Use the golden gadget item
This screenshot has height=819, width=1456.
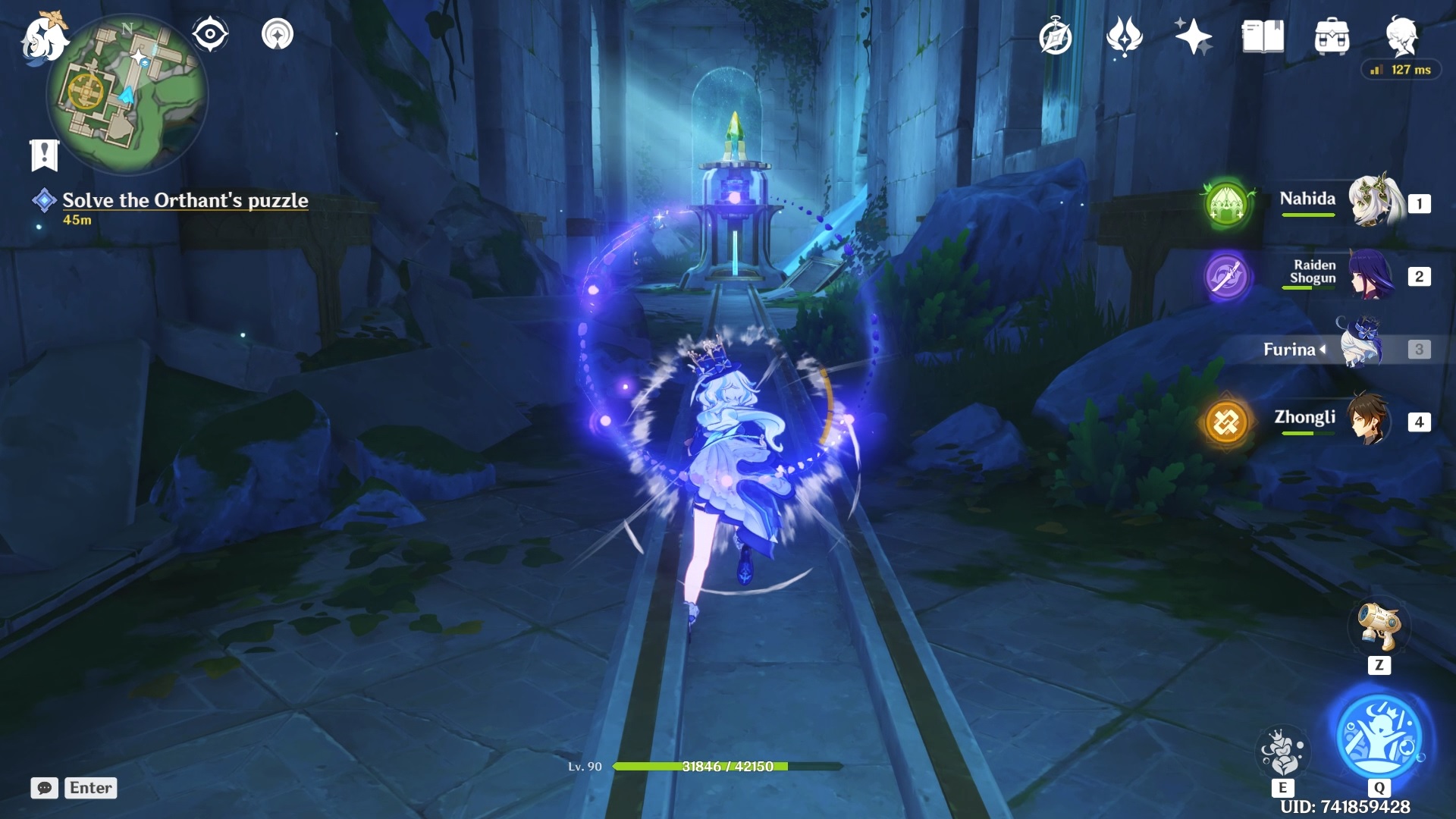(1379, 627)
